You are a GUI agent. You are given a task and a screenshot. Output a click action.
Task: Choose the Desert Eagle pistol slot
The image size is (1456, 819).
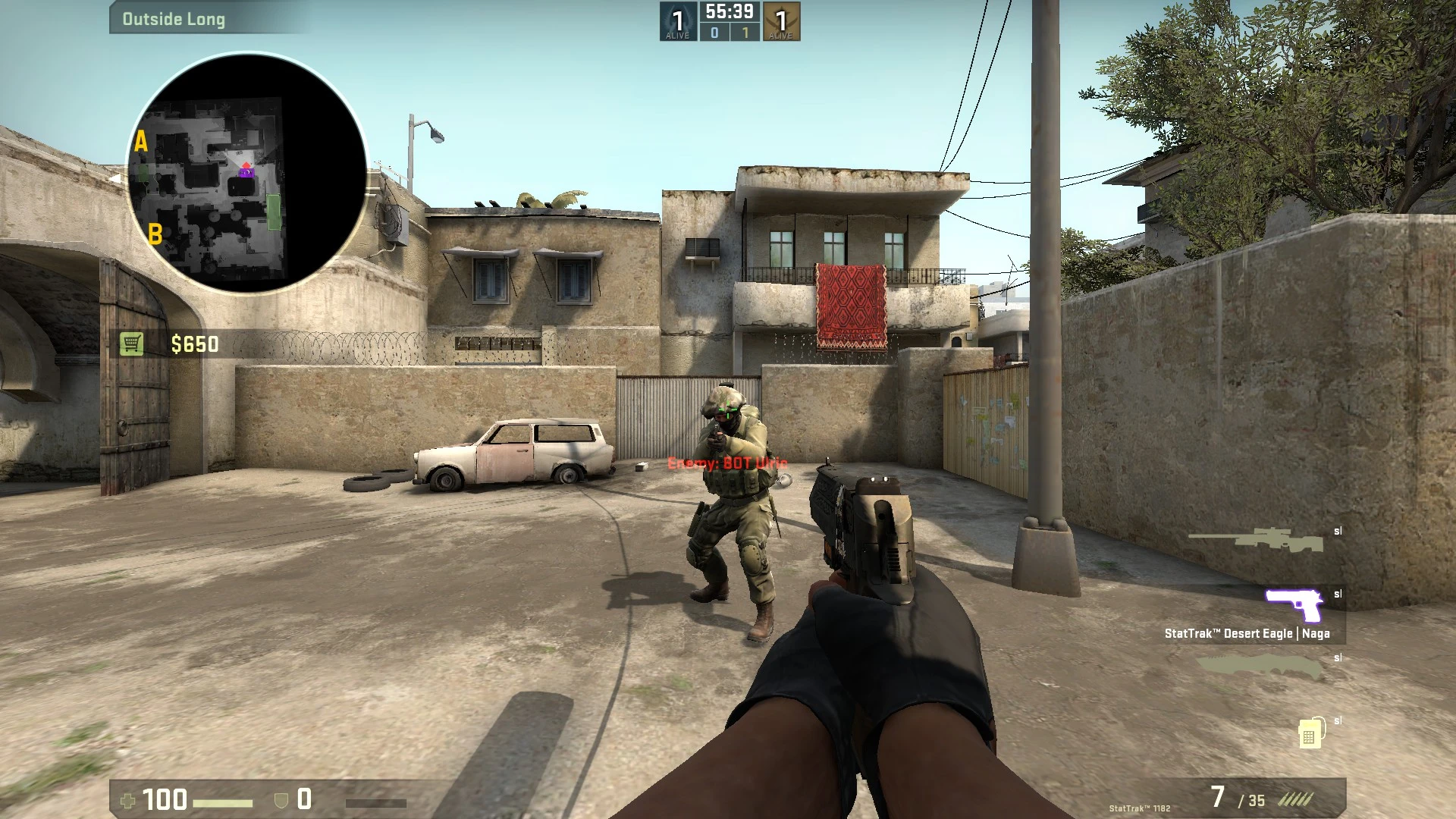pos(1294,605)
